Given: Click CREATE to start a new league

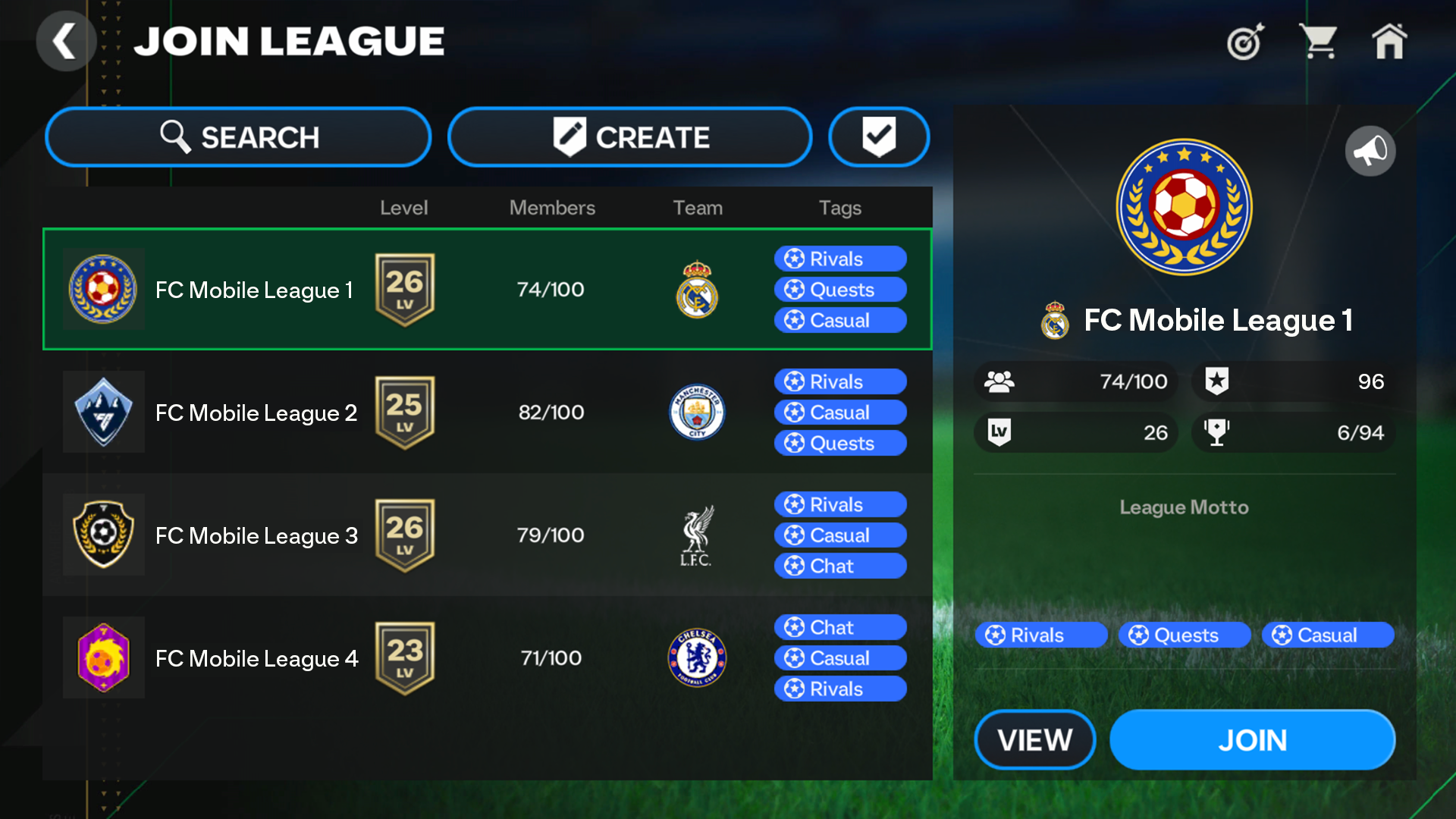Looking at the screenshot, I should [630, 137].
